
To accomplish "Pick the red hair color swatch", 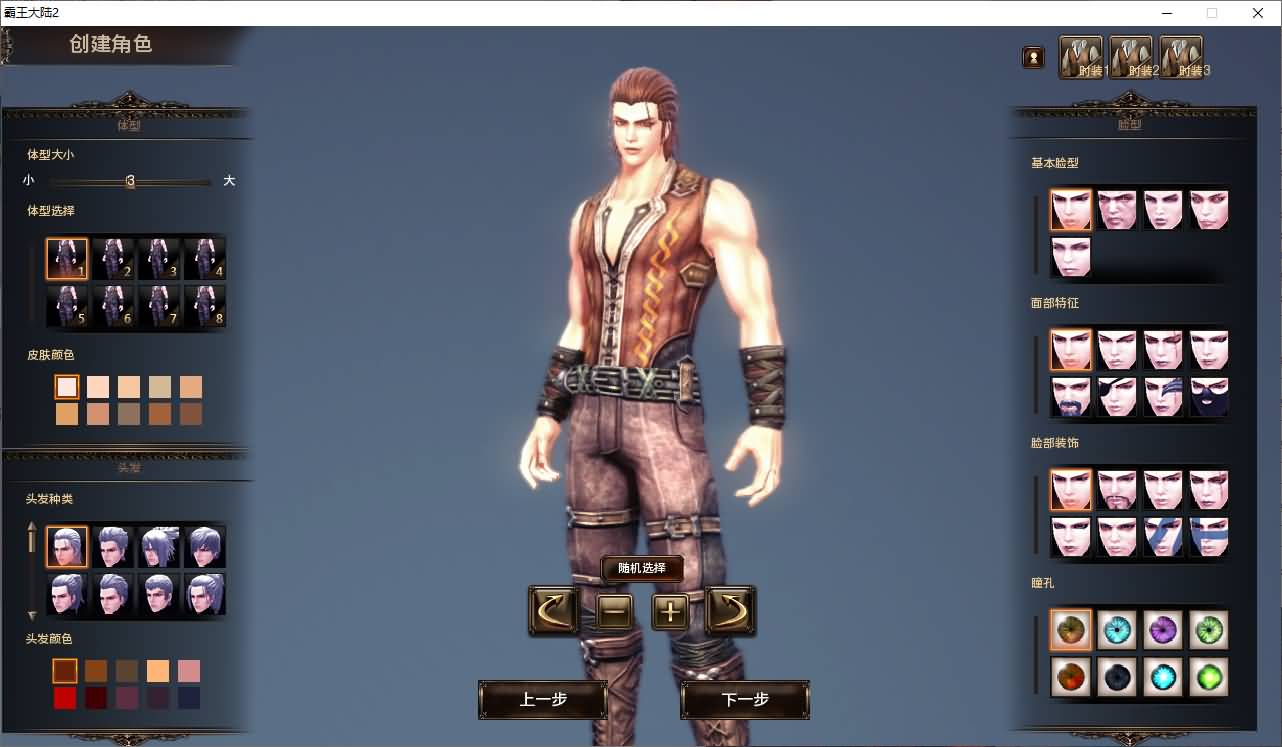I will coord(66,698).
